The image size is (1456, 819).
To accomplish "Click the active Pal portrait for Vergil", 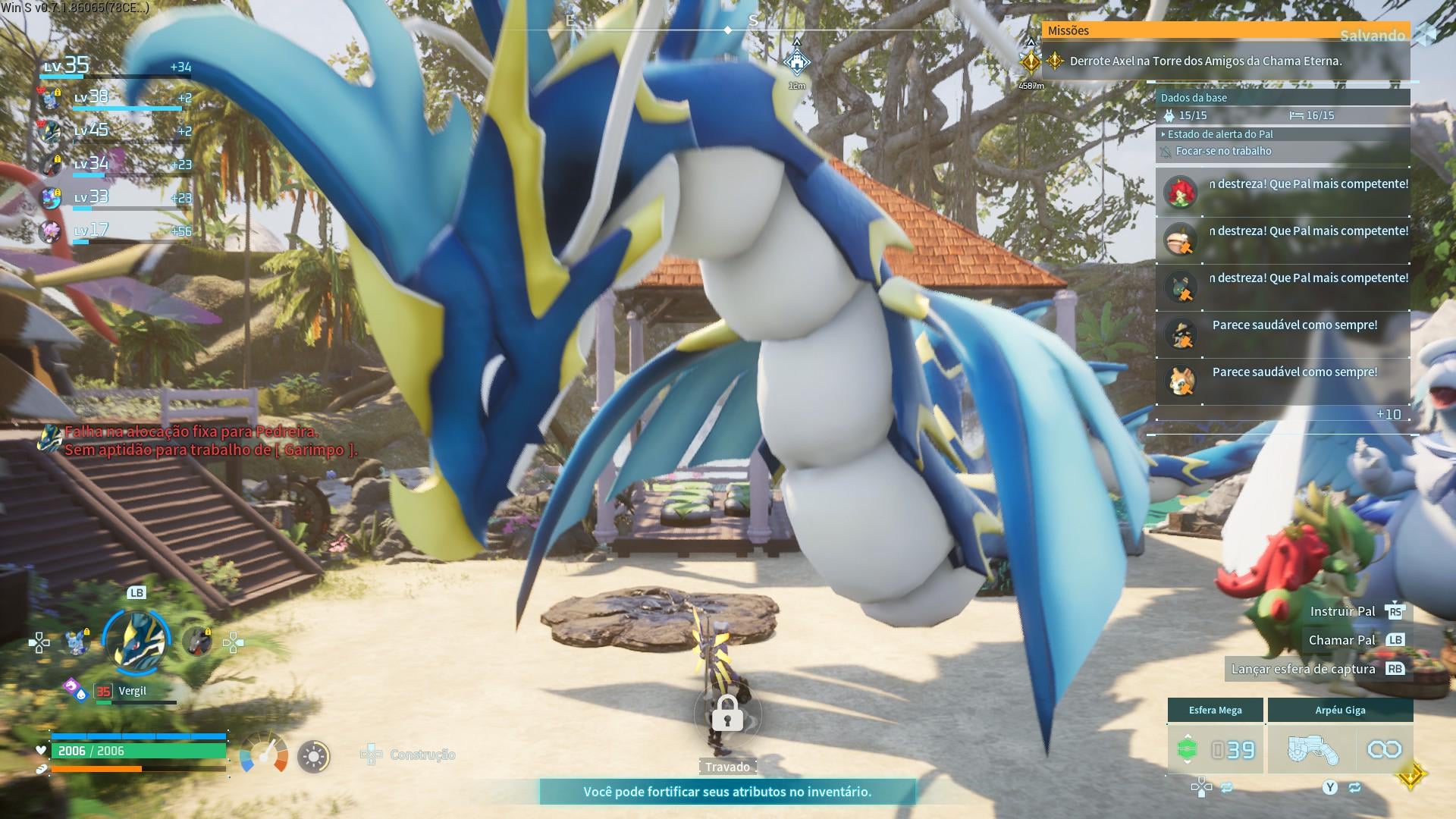I will coord(137,642).
